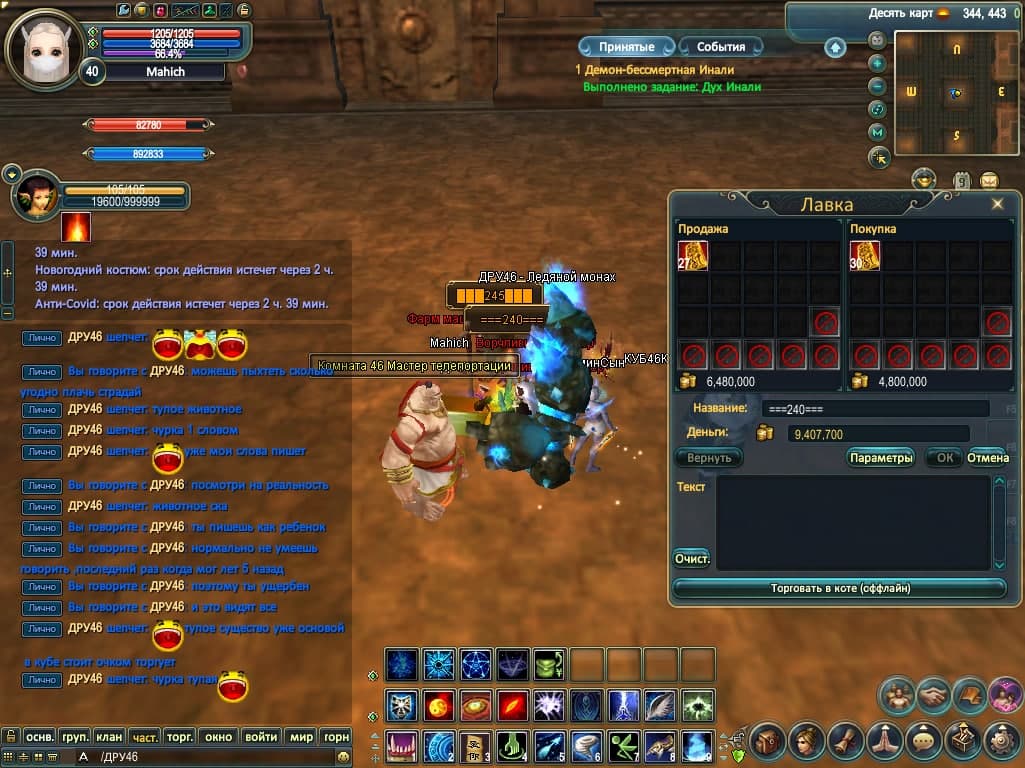Switch chat to the мир channel

301,737
